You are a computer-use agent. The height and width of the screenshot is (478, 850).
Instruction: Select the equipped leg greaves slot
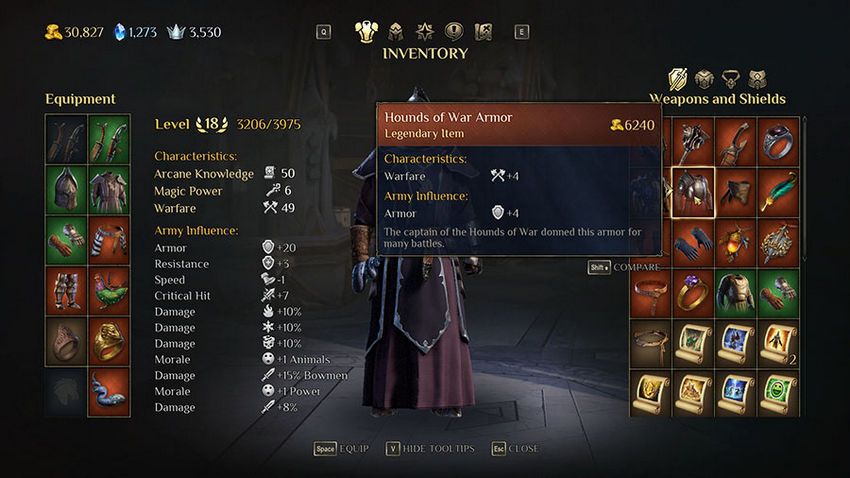tap(66, 290)
